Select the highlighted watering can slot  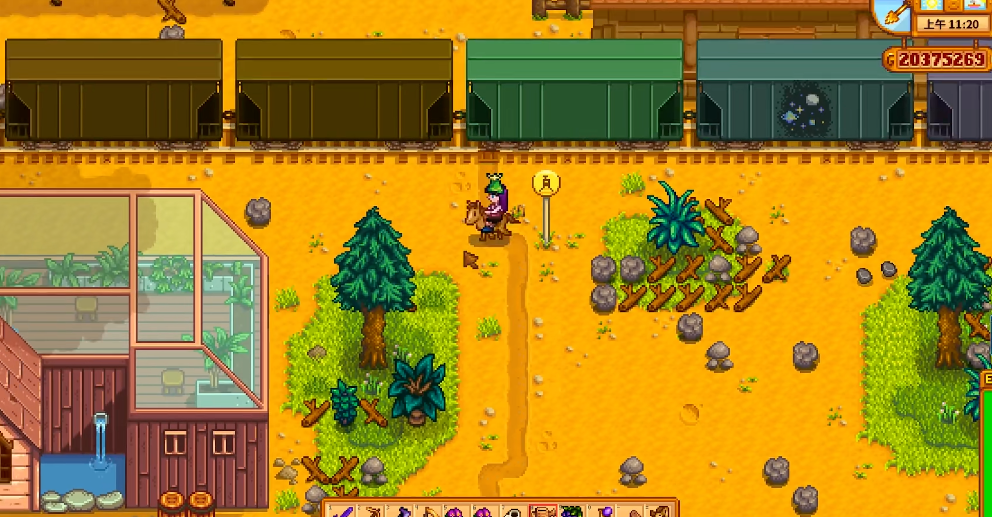click(x=543, y=511)
